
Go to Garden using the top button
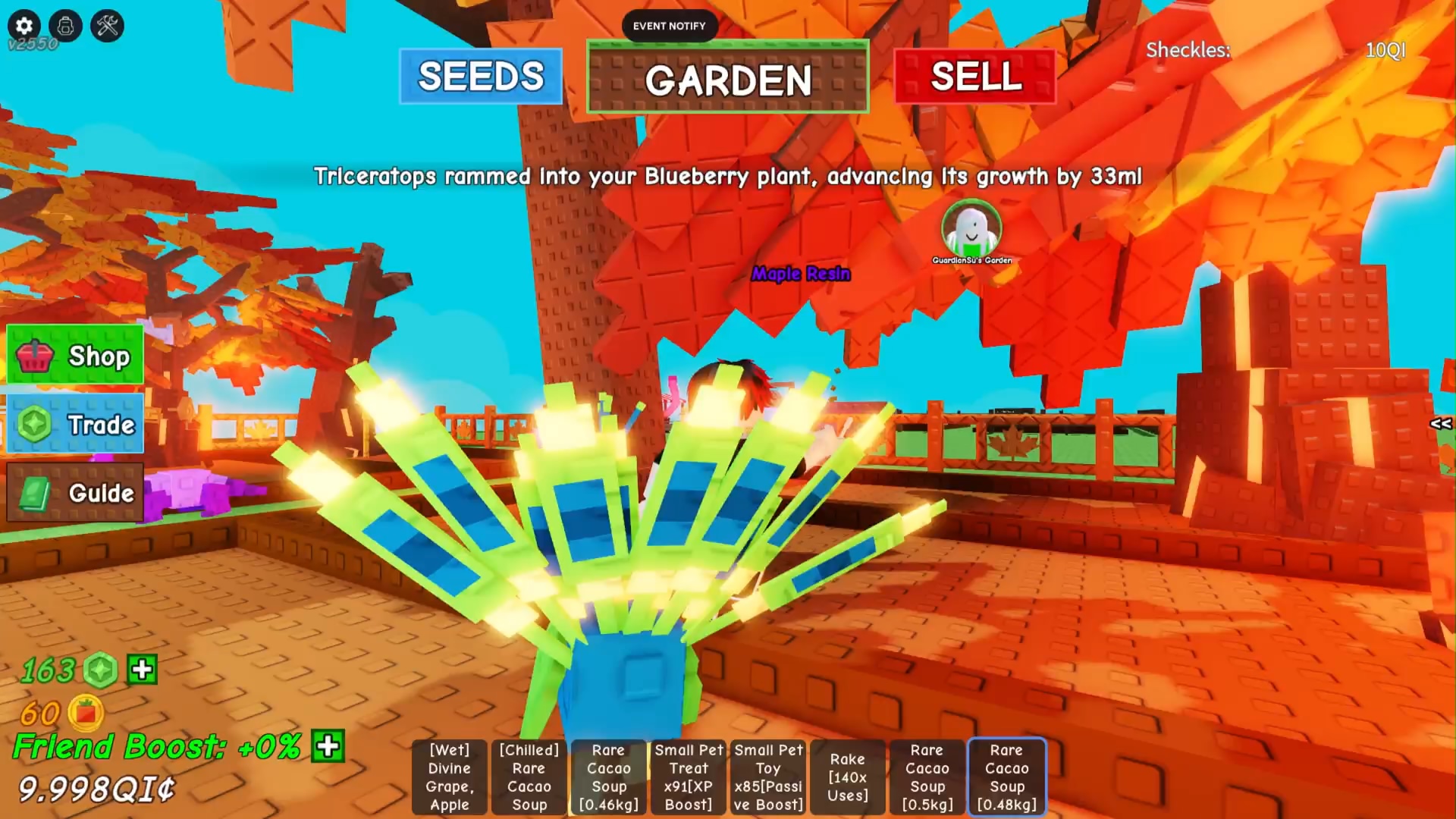[727, 79]
